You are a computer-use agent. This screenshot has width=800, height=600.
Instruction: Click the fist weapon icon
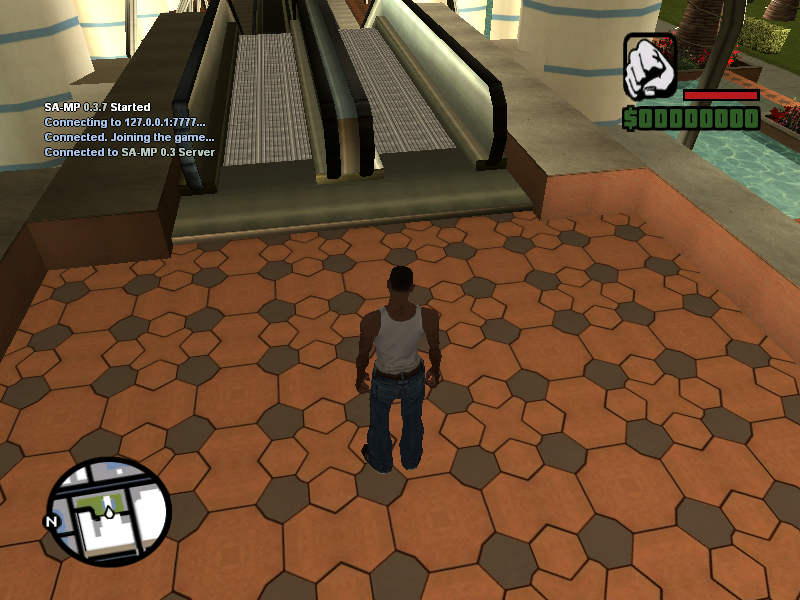650,66
